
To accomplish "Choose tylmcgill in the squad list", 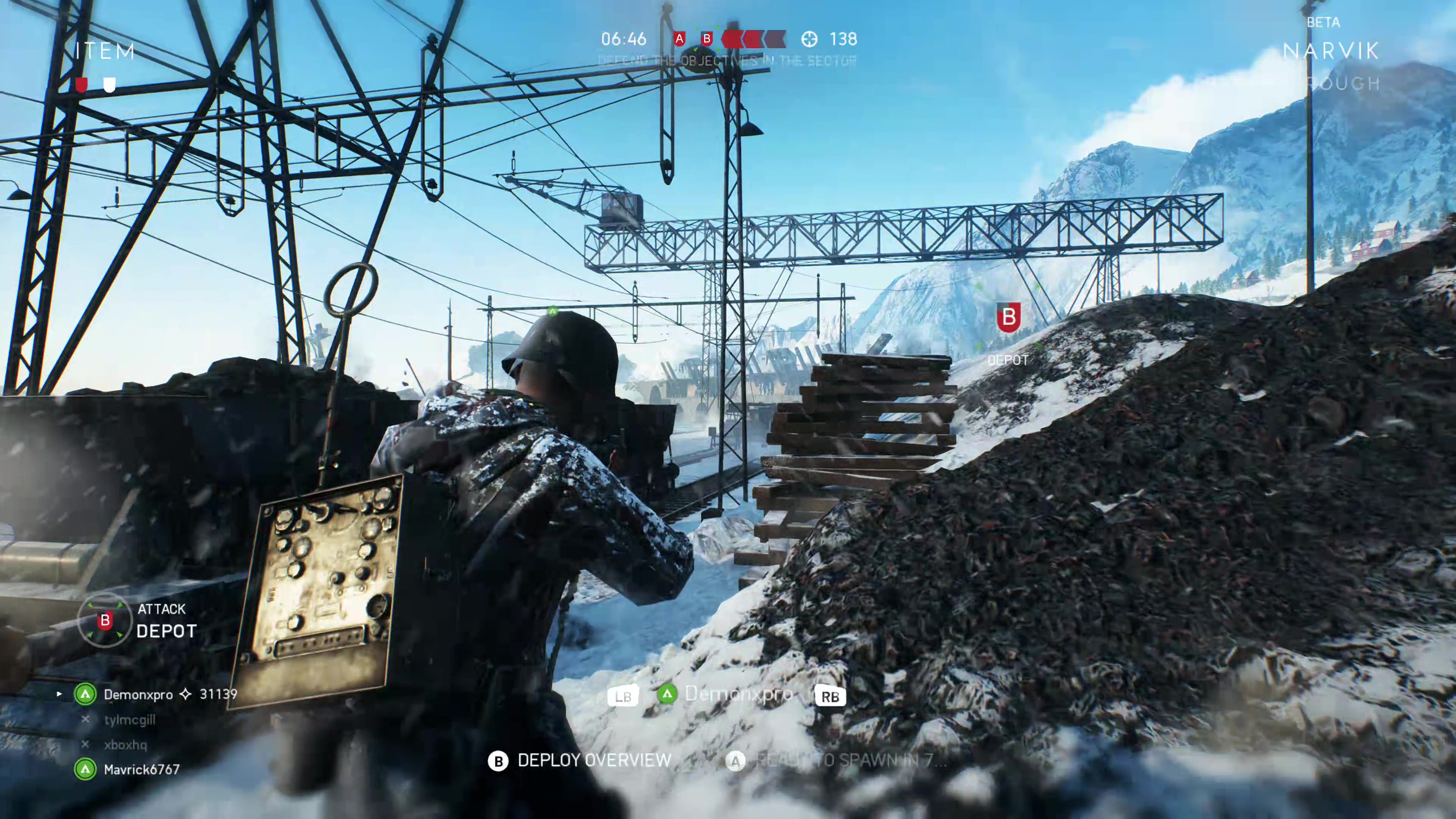I will 129,720.
